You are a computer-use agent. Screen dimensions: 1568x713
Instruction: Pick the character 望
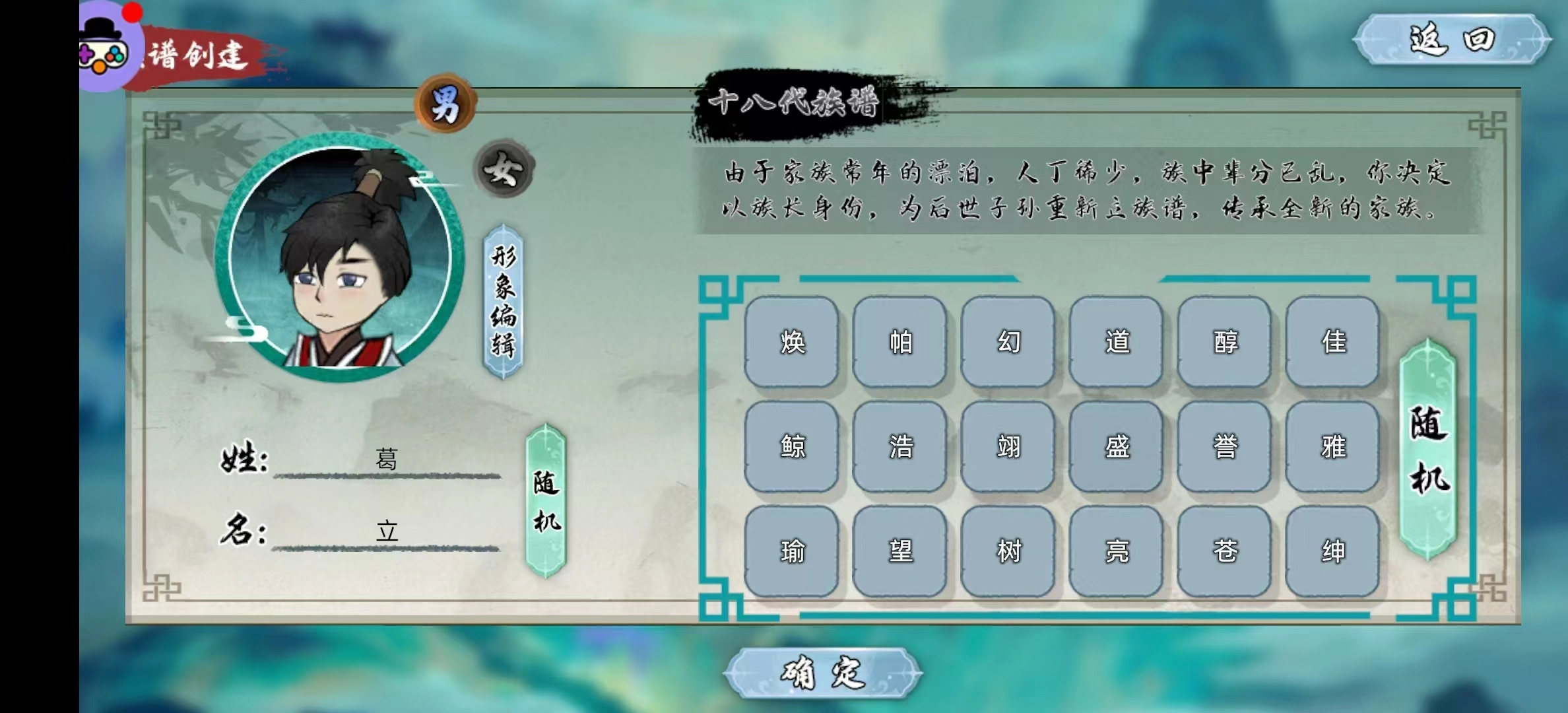pyautogui.click(x=899, y=552)
